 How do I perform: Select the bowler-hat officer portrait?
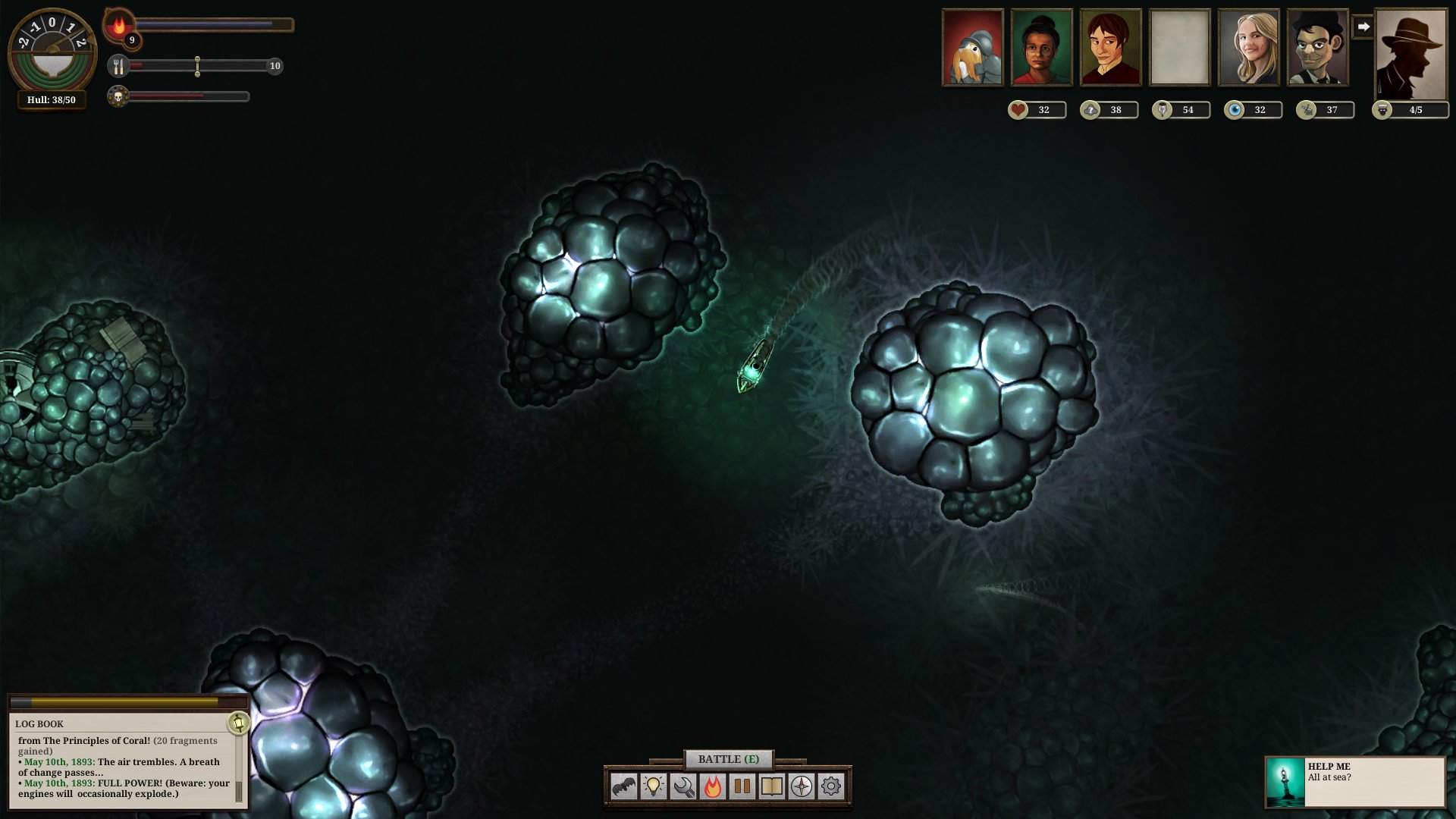click(x=1318, y=48)
